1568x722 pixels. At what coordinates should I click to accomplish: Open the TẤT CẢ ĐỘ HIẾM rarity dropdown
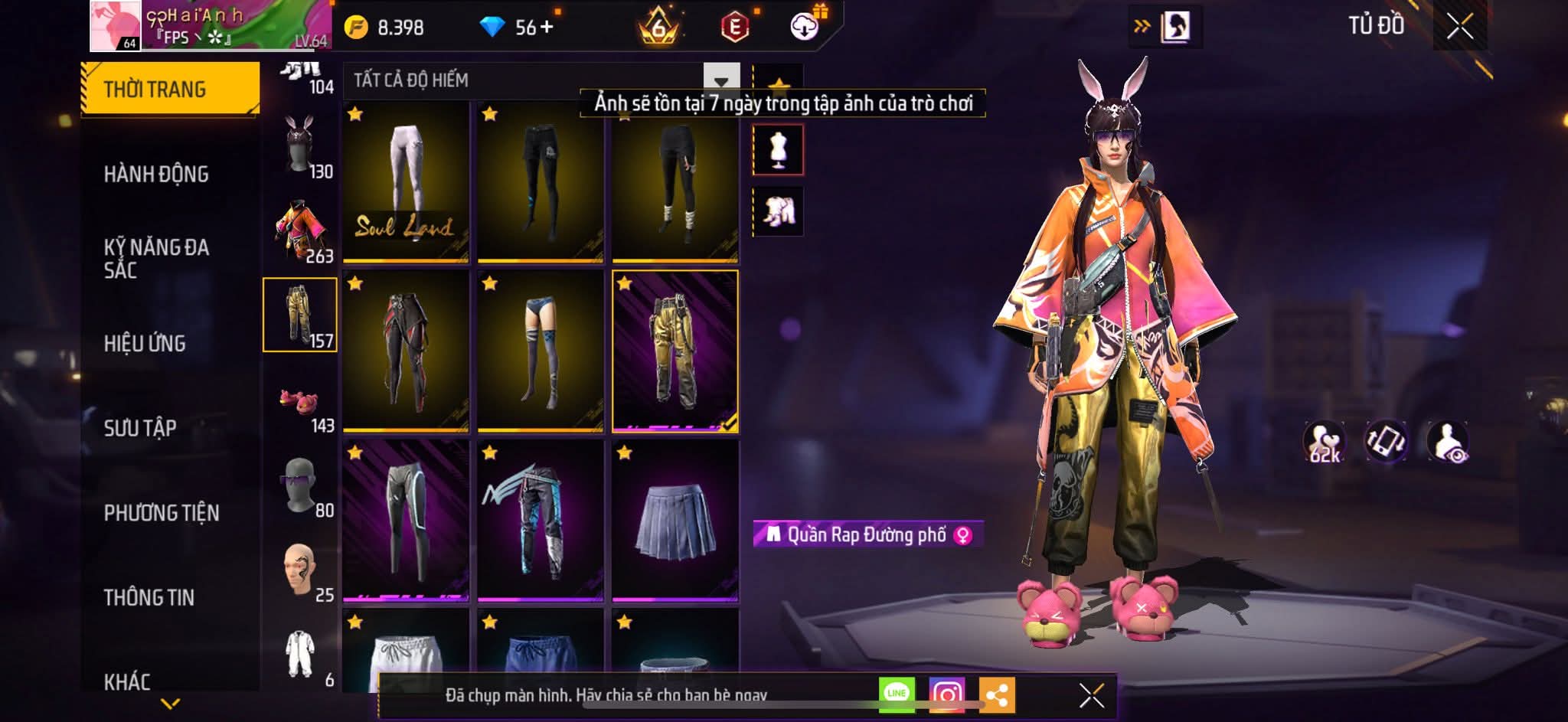720,80
